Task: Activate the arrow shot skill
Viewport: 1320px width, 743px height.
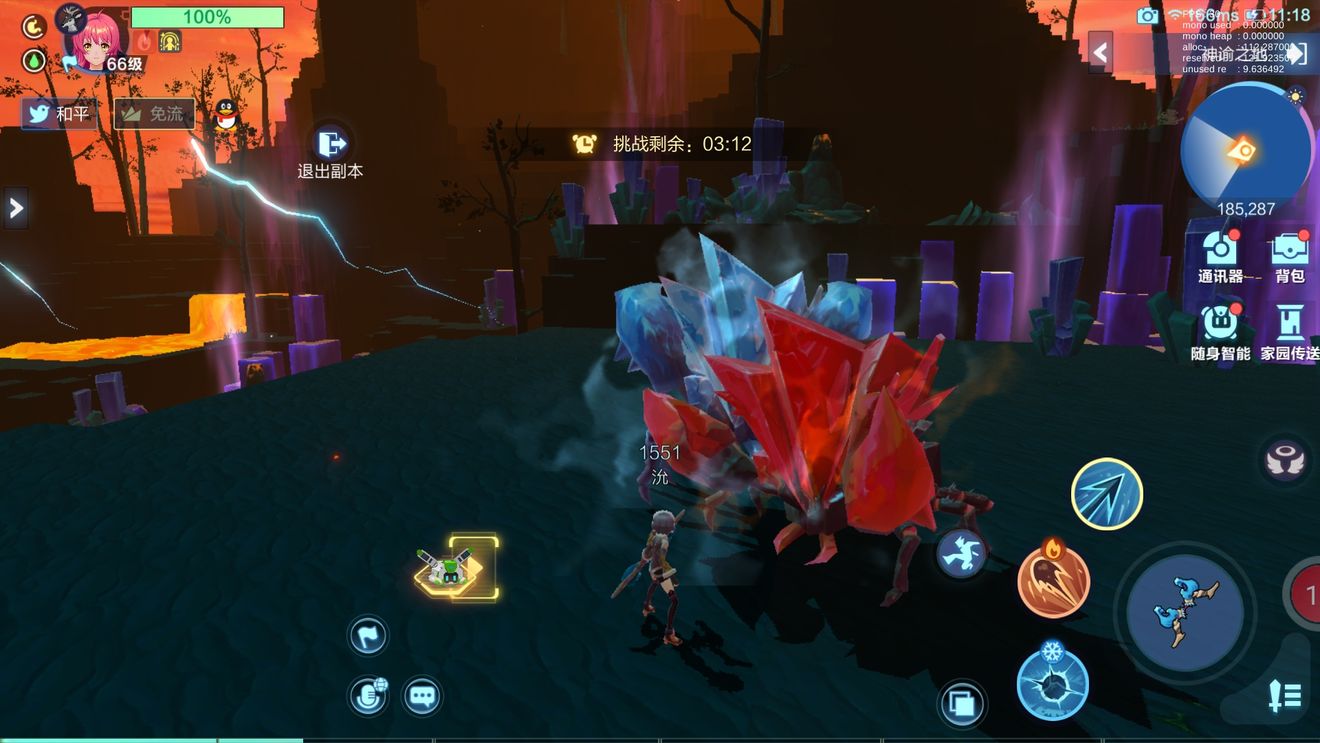Action: (1107, 493)
